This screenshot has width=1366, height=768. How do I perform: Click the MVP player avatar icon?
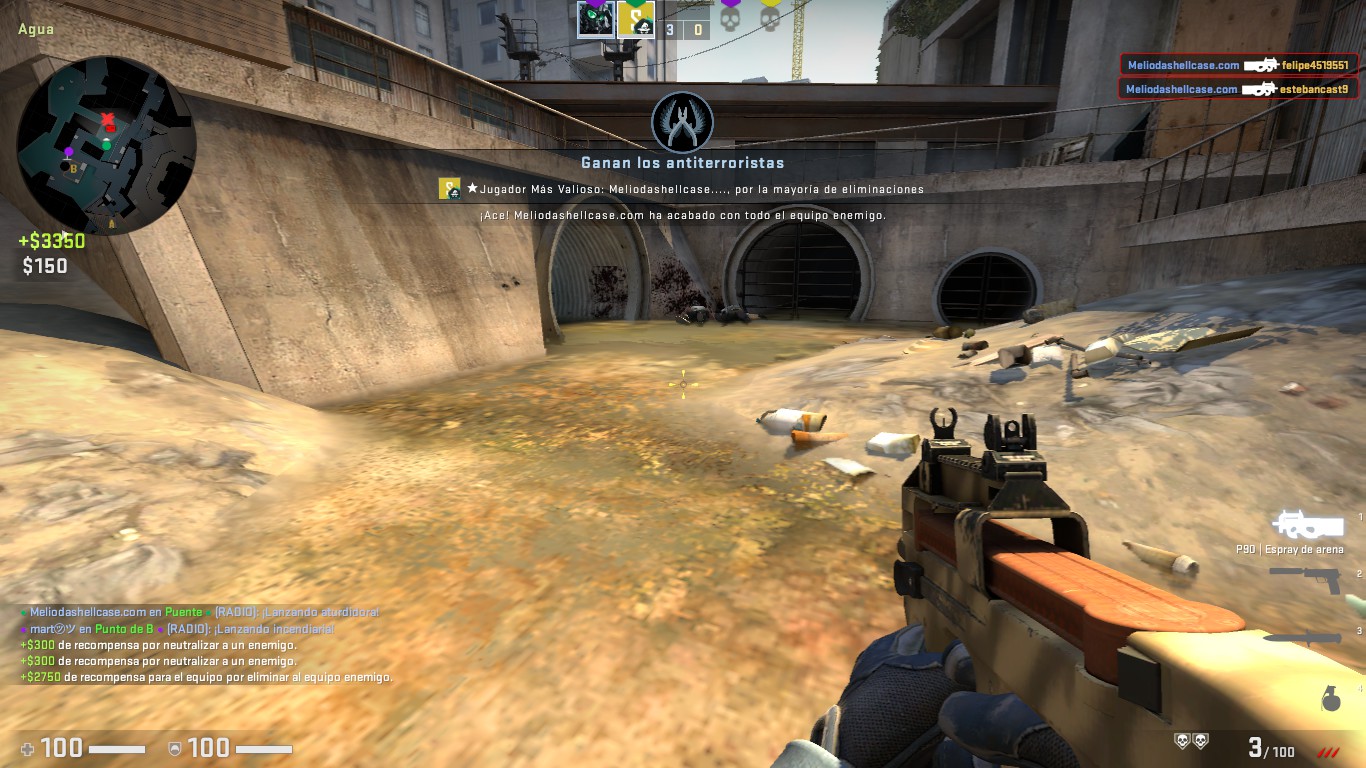pos(449,188)
